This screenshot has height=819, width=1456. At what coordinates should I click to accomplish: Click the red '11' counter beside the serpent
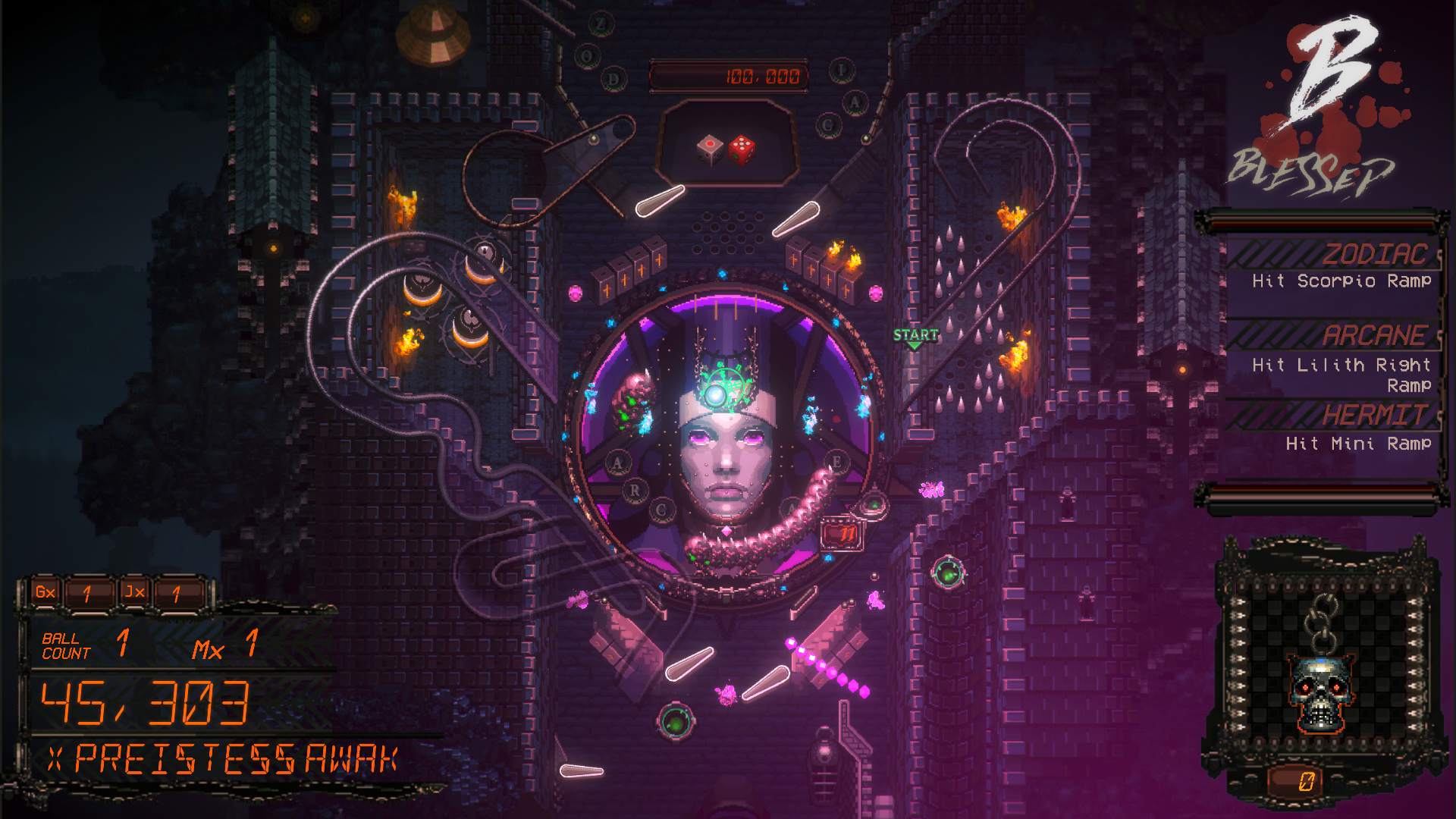point(842,532)
